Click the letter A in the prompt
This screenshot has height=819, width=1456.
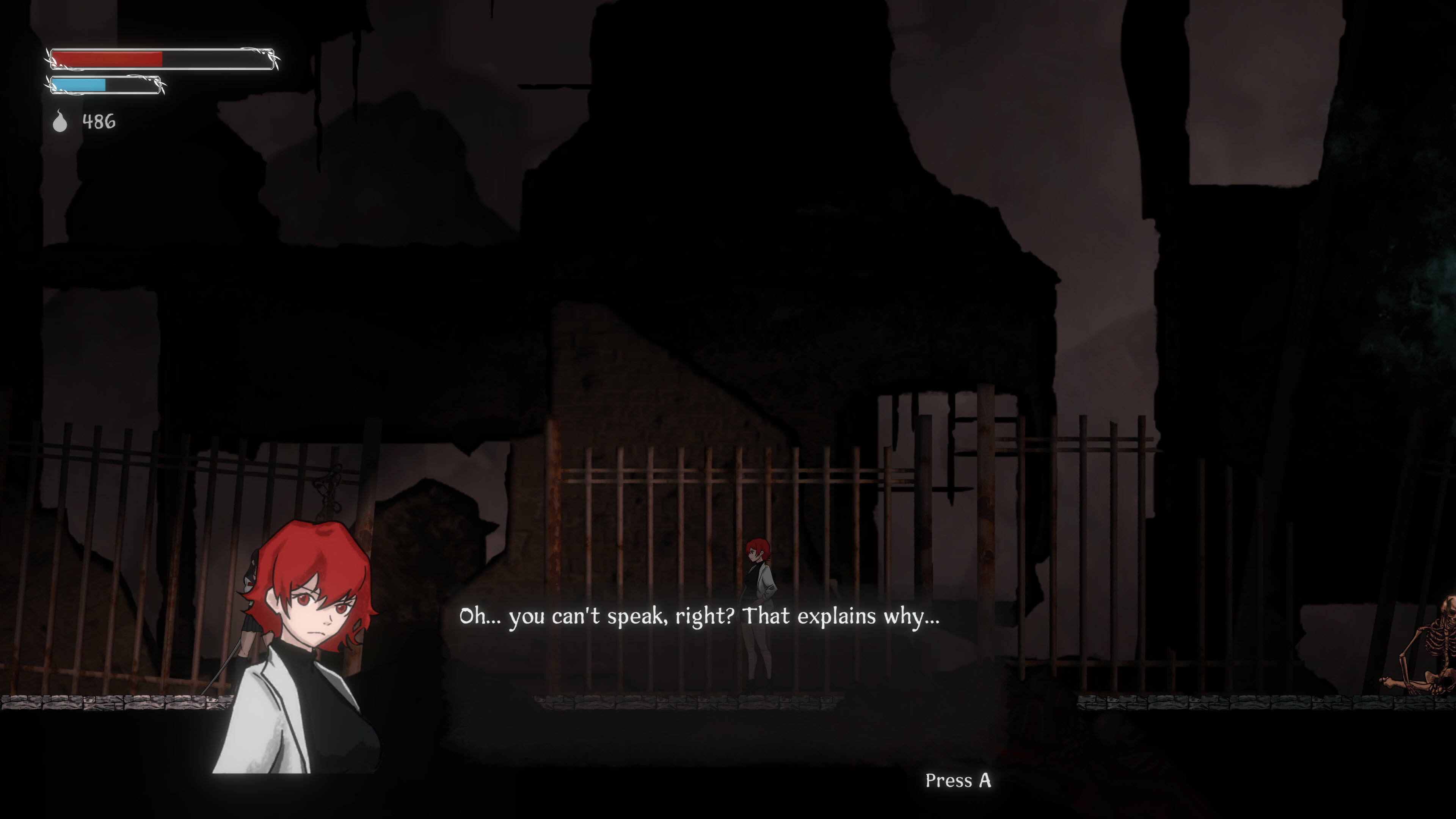[985, 779]
